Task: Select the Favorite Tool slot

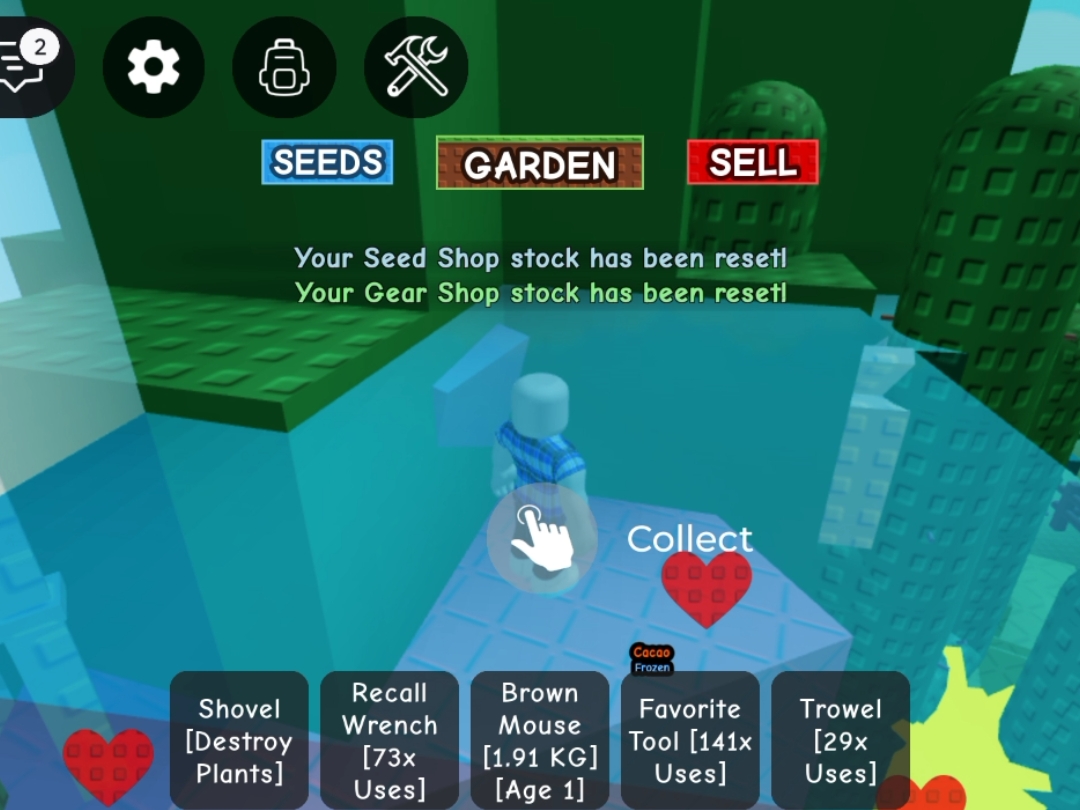Action: coord(690,740)
